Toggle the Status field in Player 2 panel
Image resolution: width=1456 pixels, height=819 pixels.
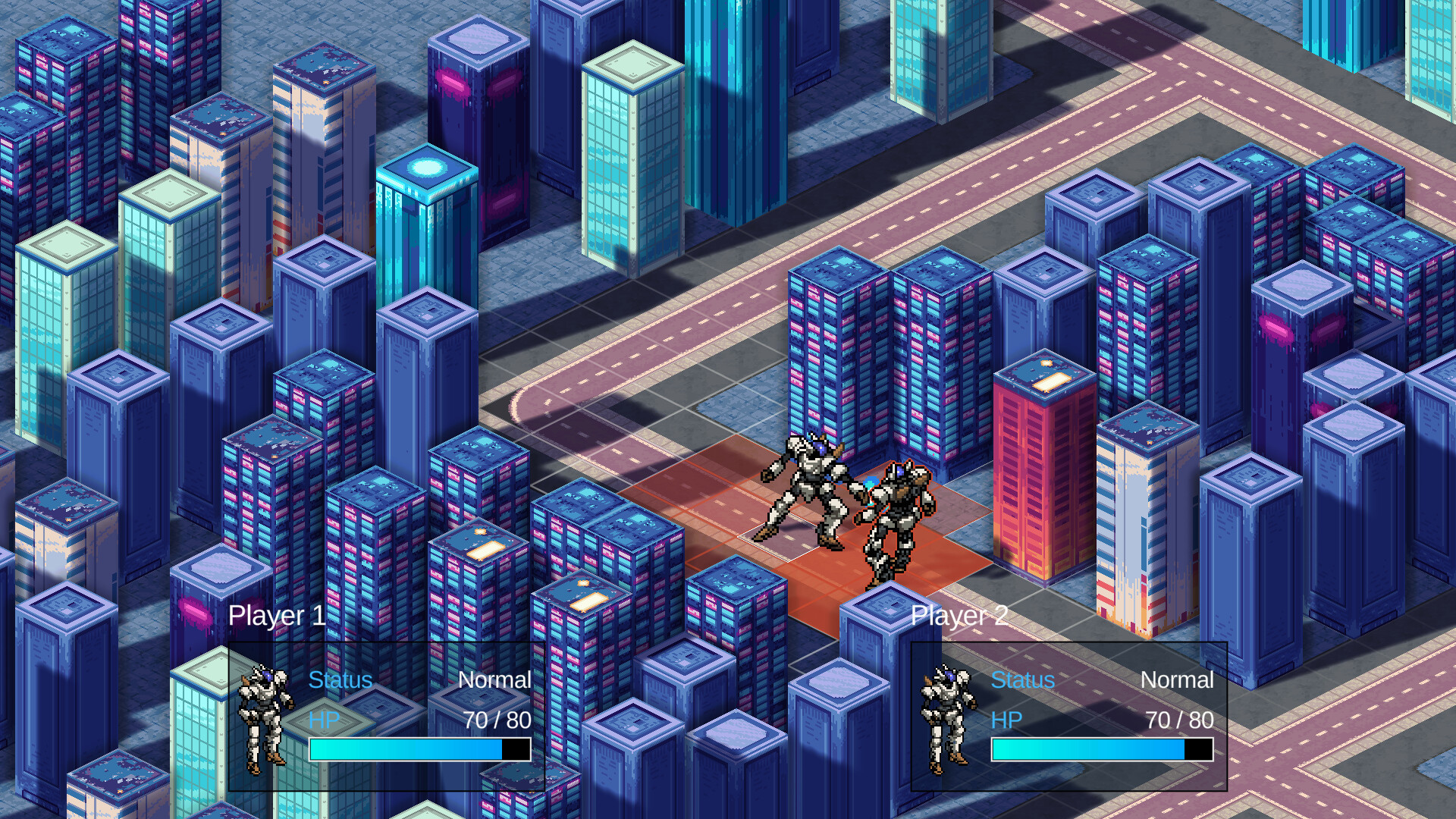1022,680
